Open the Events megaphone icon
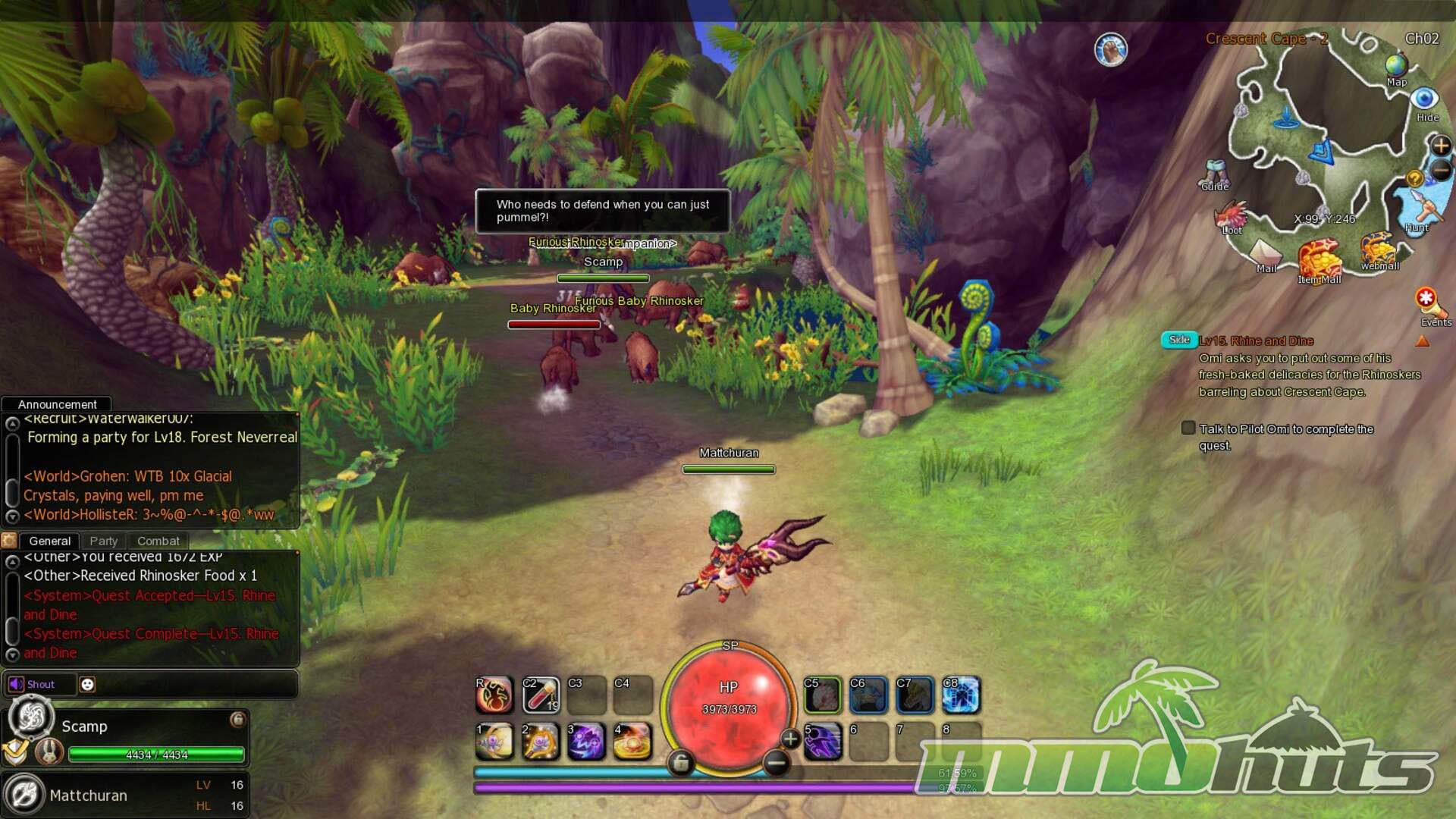 [1429, 303]
